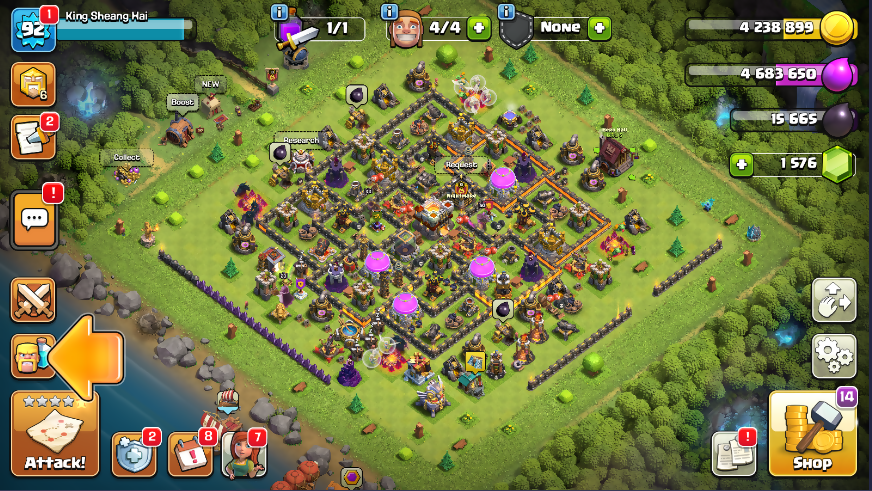Buy gems with the green plus button
This screenshot has width=872, height=491.
[741, 163]
